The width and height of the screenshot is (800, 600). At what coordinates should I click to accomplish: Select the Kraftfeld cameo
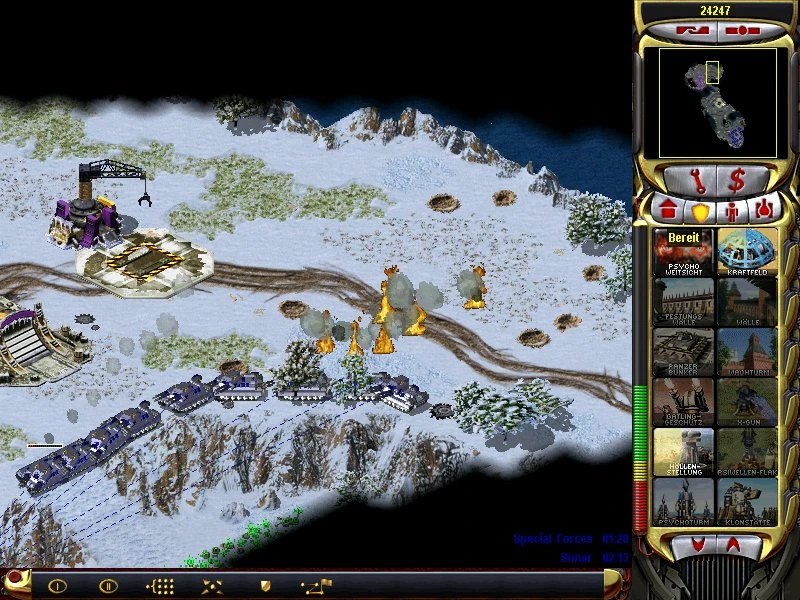[747, 253]
